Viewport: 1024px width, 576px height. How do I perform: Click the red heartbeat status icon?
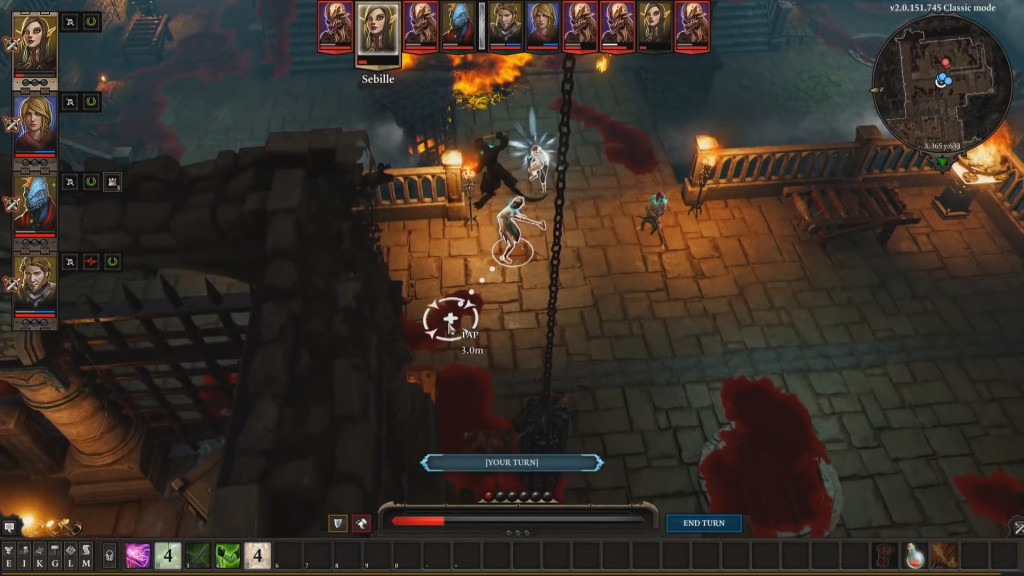[91, 262]
